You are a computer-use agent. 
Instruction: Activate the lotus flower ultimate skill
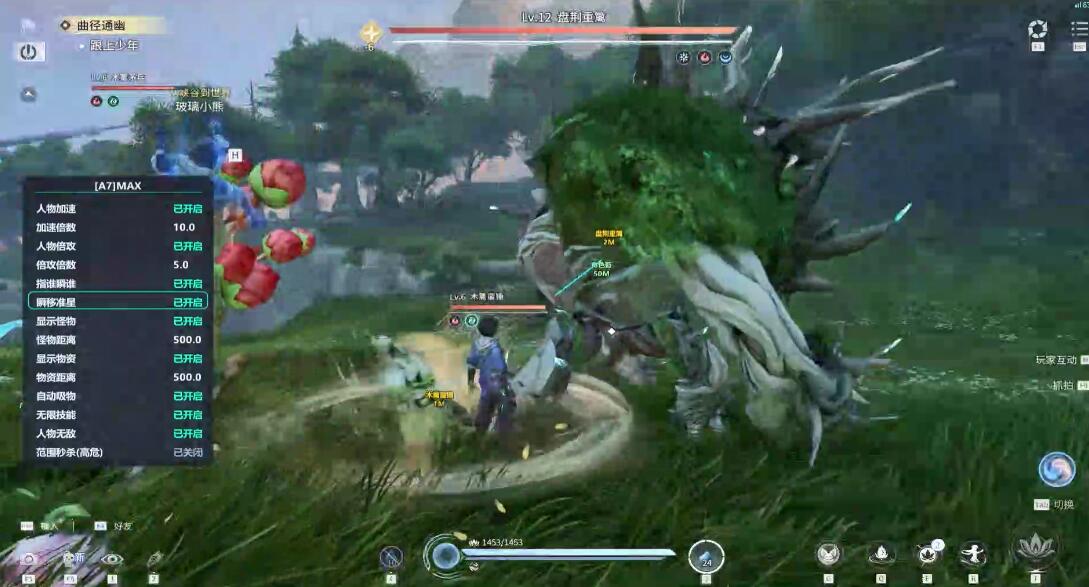click(x=1035, y=549)
